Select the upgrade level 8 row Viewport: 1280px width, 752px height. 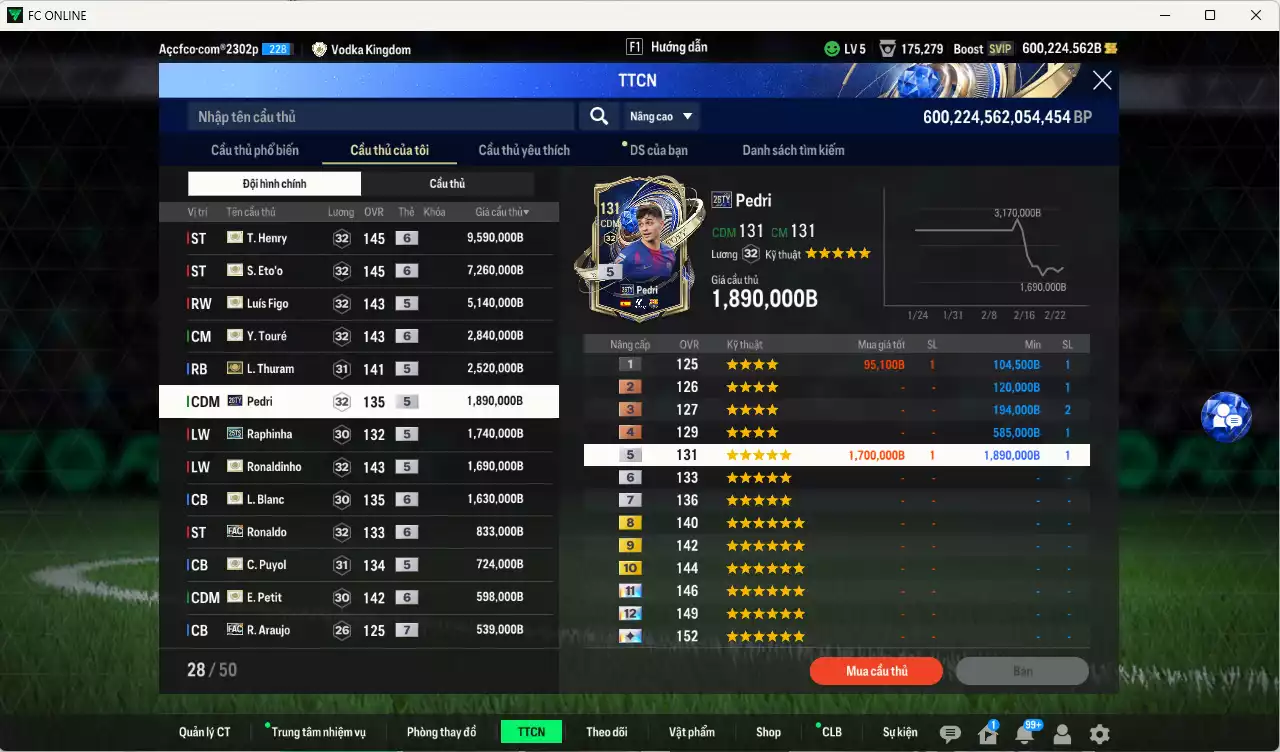(x=836, y=523)
